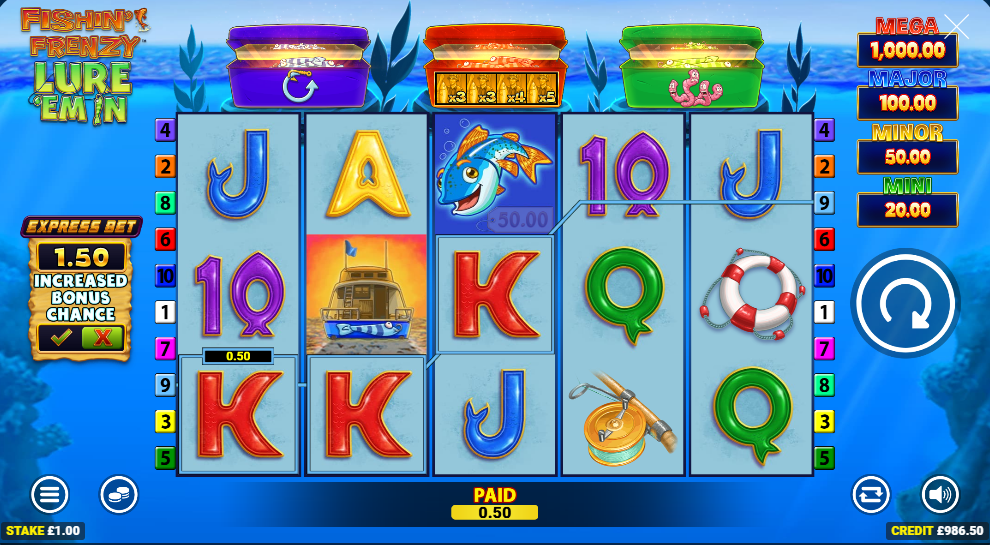Mute the game sound
The height and width of the screenshot is (545, 990).
(x=939, y=494)
